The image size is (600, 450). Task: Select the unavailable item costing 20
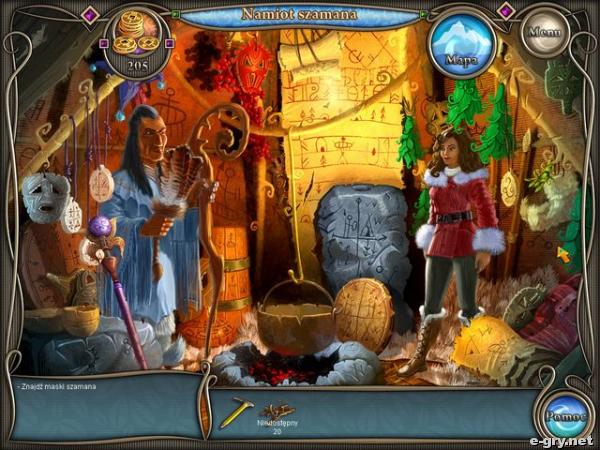(x=278, y=413)
